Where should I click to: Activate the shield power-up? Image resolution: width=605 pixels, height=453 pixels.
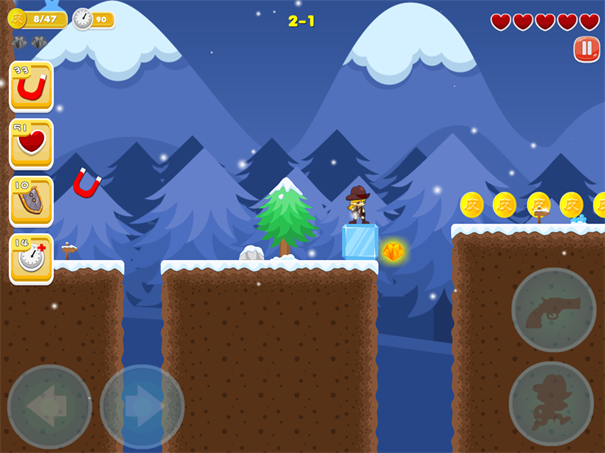(x=31, y=202)
